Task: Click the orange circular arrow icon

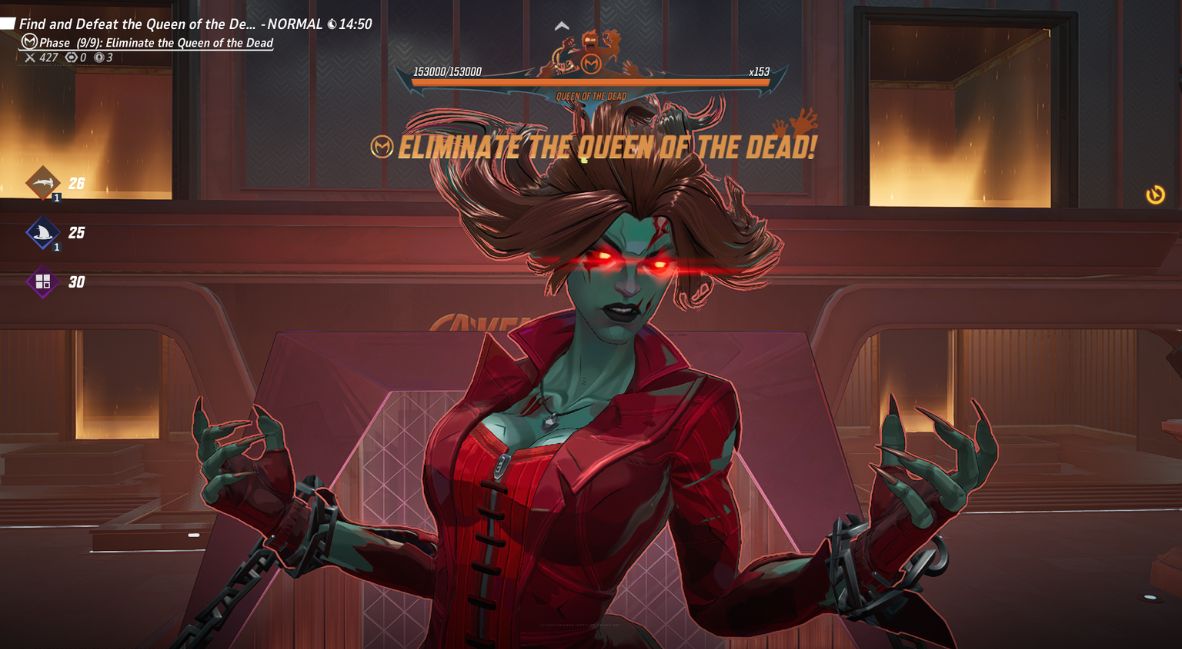Action: click(1155, 194)
